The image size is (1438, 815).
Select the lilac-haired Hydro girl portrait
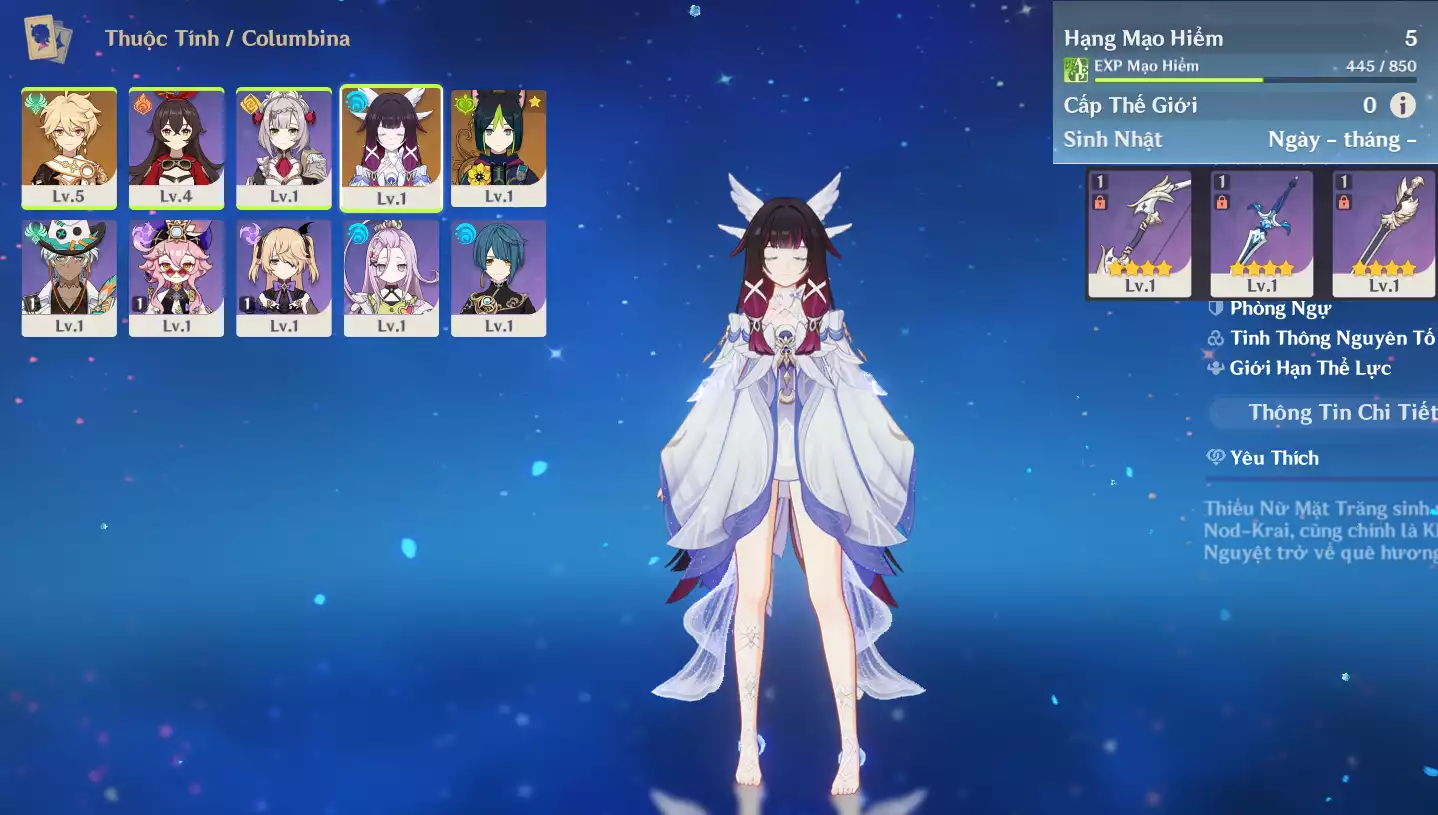(391, 277)
